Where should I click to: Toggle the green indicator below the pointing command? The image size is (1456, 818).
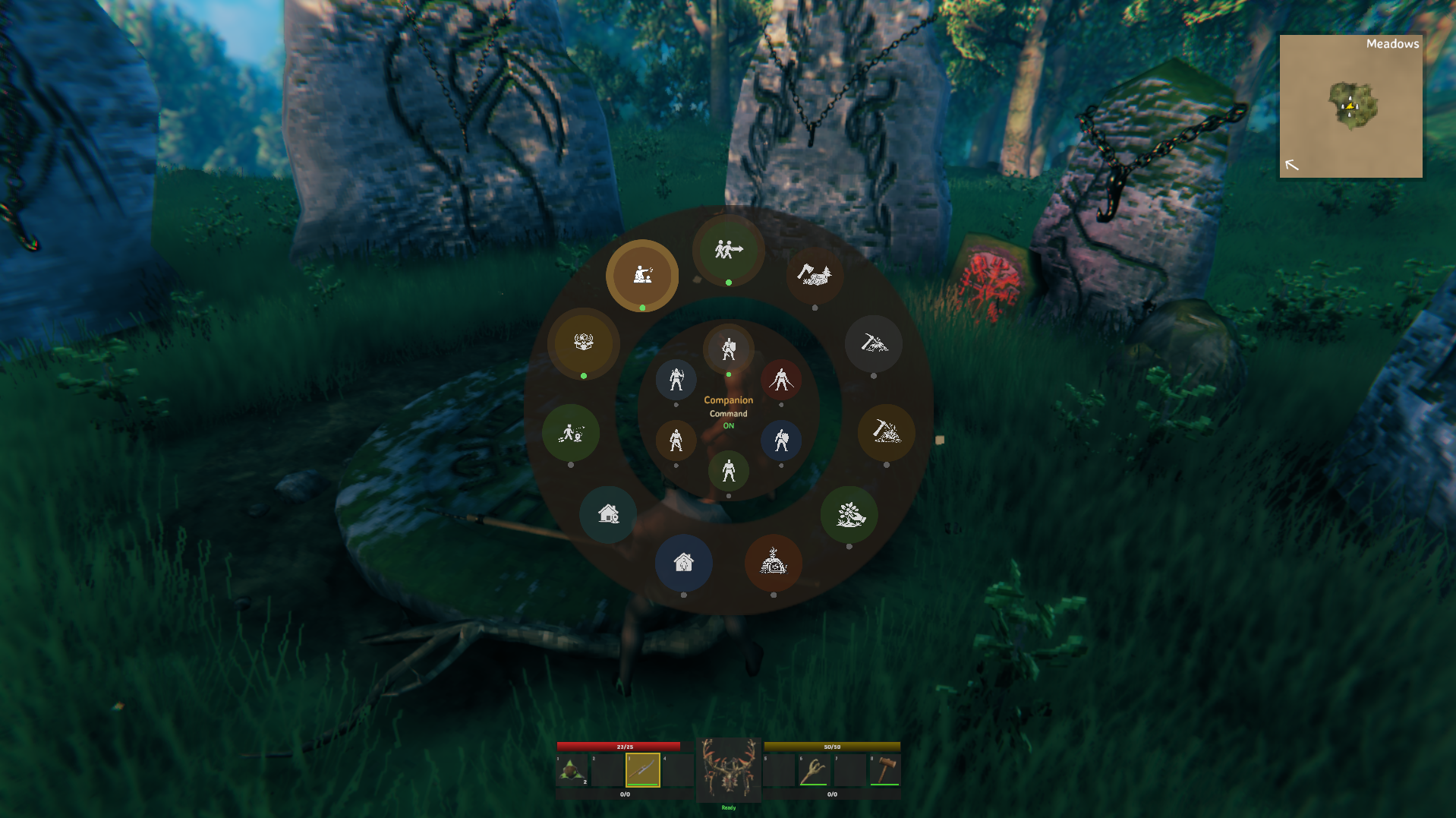[641, 308]
